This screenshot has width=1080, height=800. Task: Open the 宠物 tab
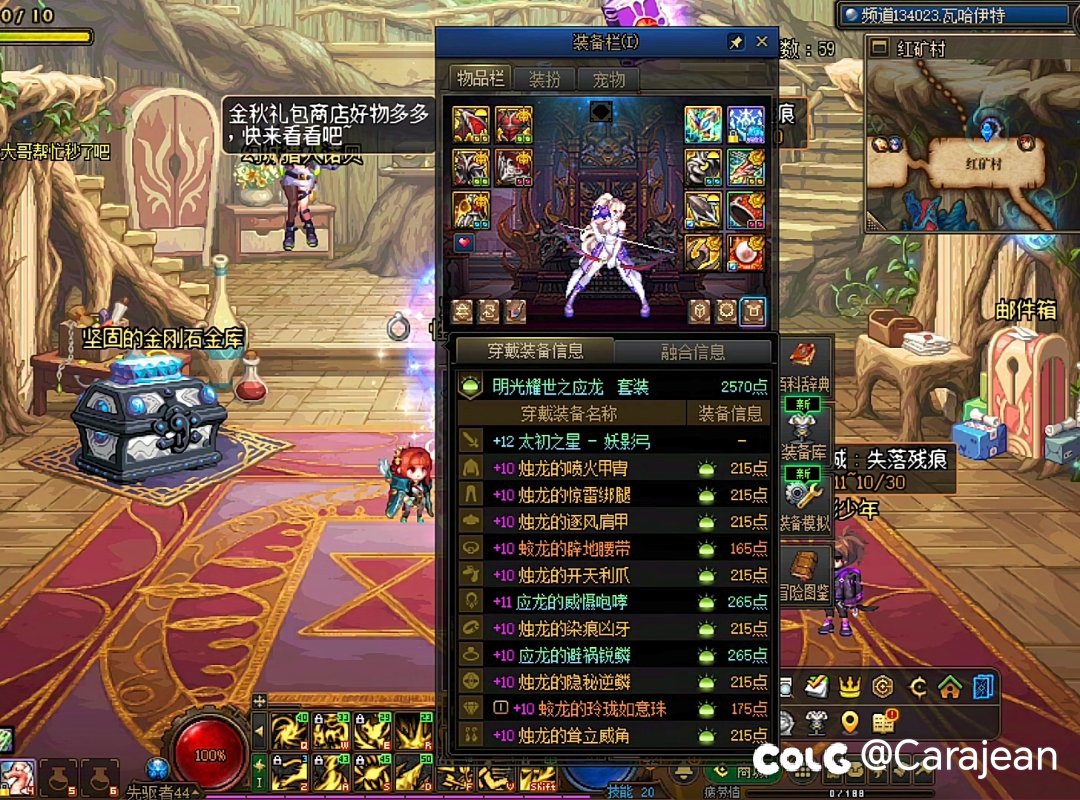[608, 80]
